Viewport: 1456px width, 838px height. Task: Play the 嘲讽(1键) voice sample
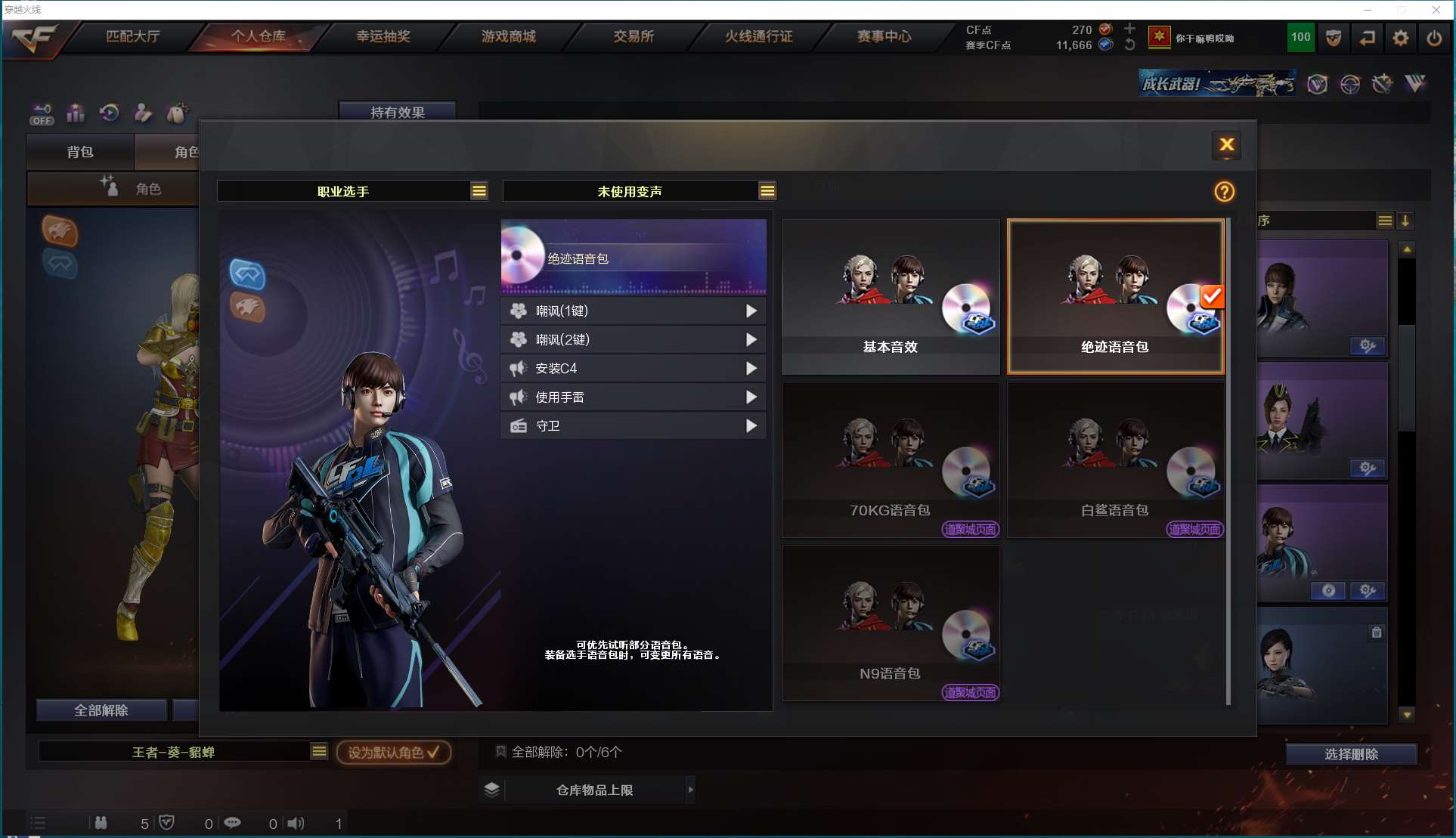pos(751,311)
